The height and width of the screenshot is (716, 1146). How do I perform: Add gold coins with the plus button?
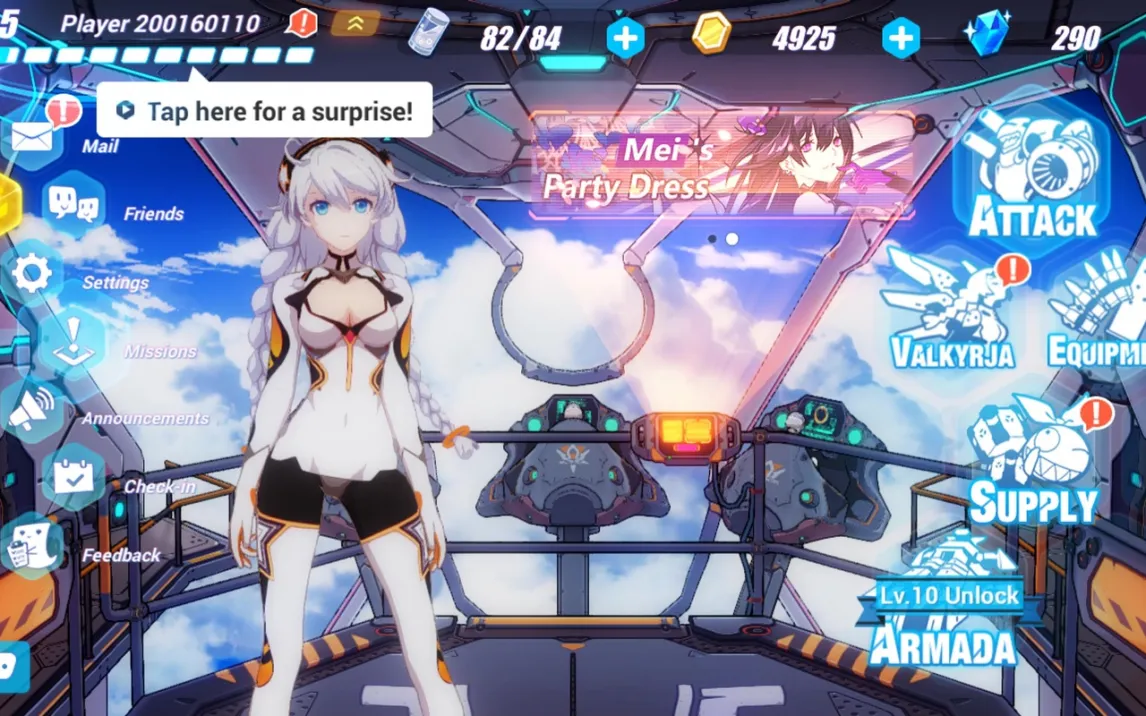pos(900,39)
